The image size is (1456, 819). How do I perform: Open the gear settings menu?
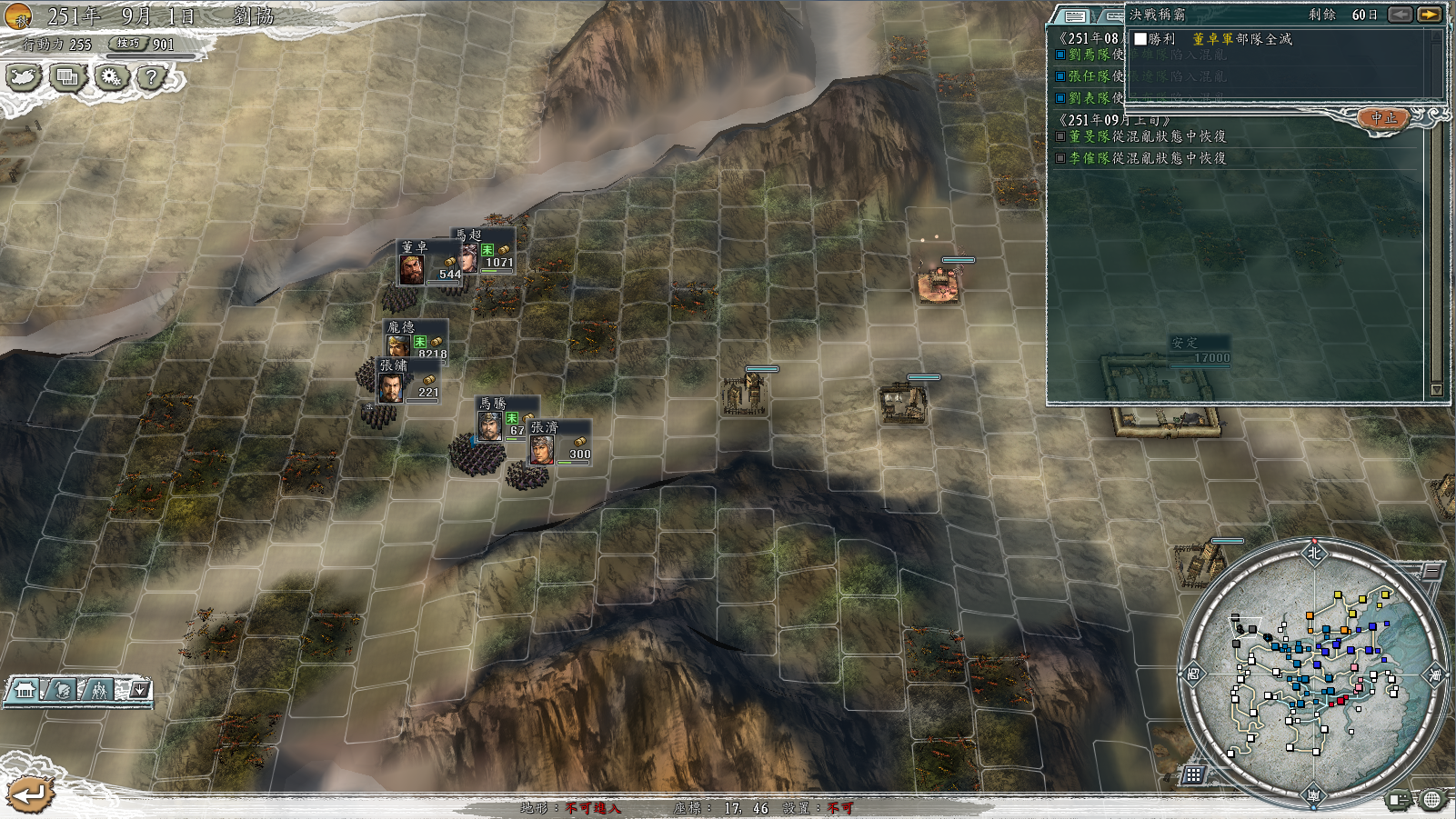(110, 77)
